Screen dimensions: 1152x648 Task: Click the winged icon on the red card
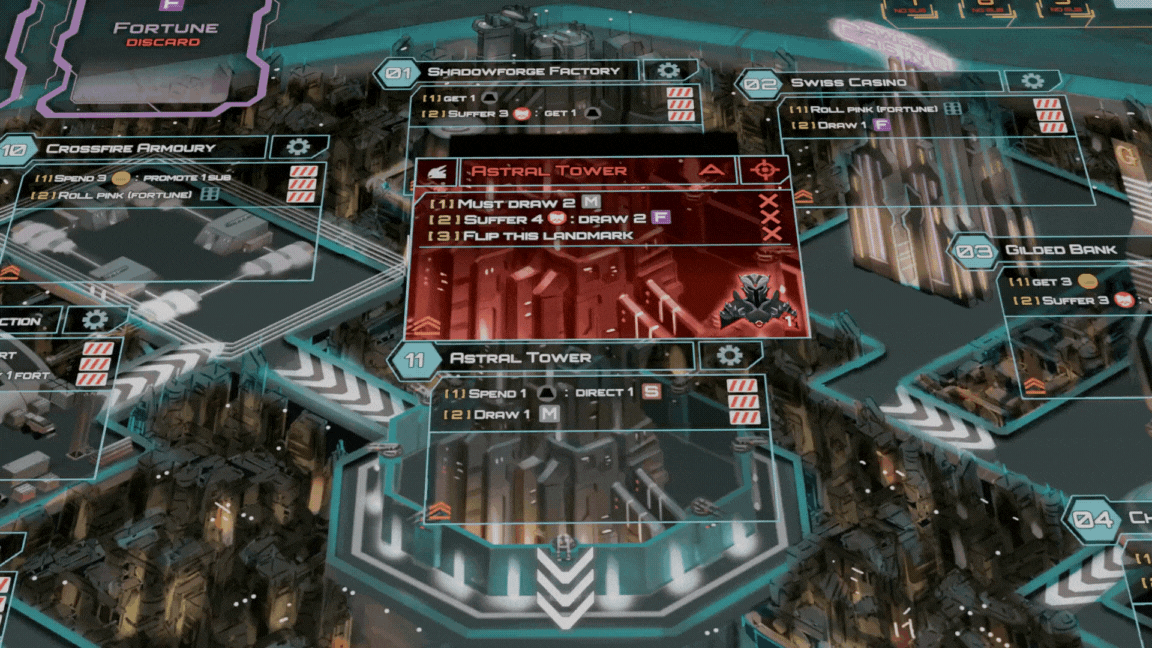pyautogui.click(x=435, y=171)
